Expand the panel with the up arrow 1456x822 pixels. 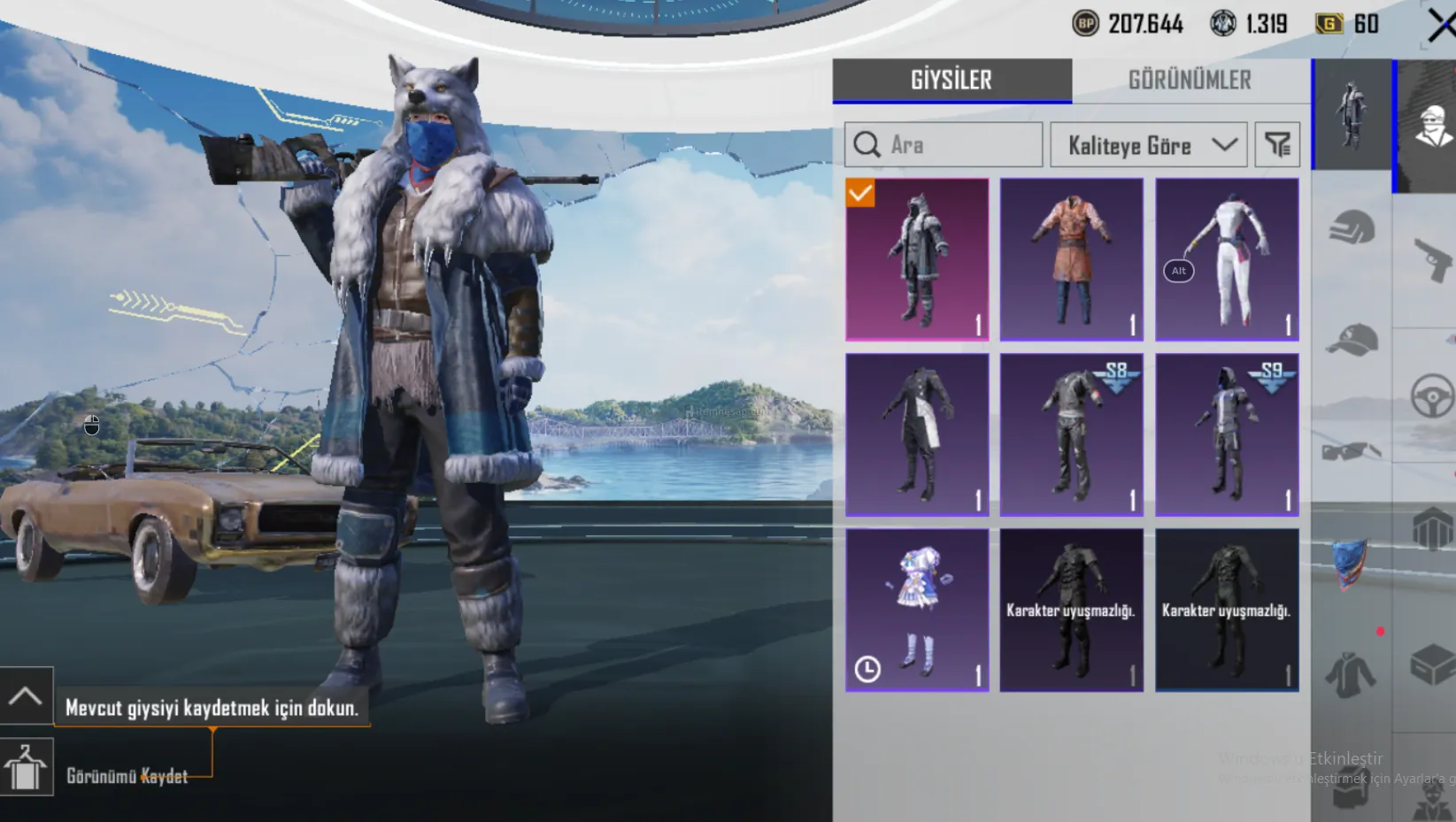tap(26, 696)
